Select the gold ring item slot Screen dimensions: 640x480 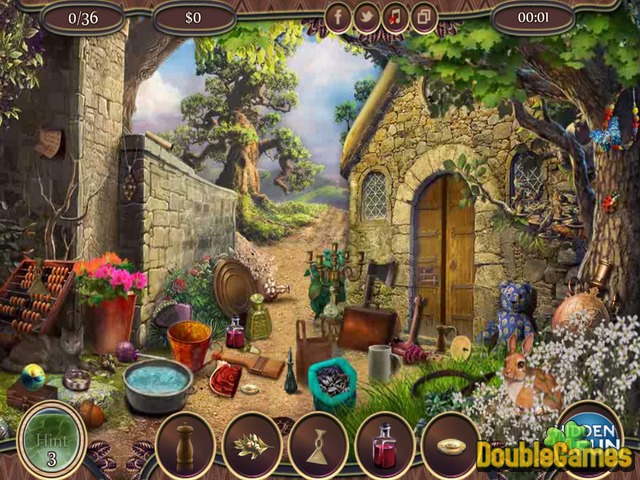(451, 445)
